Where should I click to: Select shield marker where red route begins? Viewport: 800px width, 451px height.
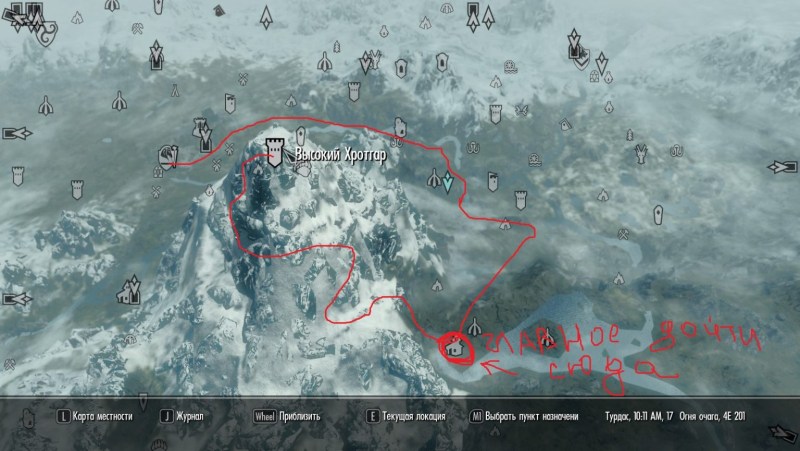[167, 155]
